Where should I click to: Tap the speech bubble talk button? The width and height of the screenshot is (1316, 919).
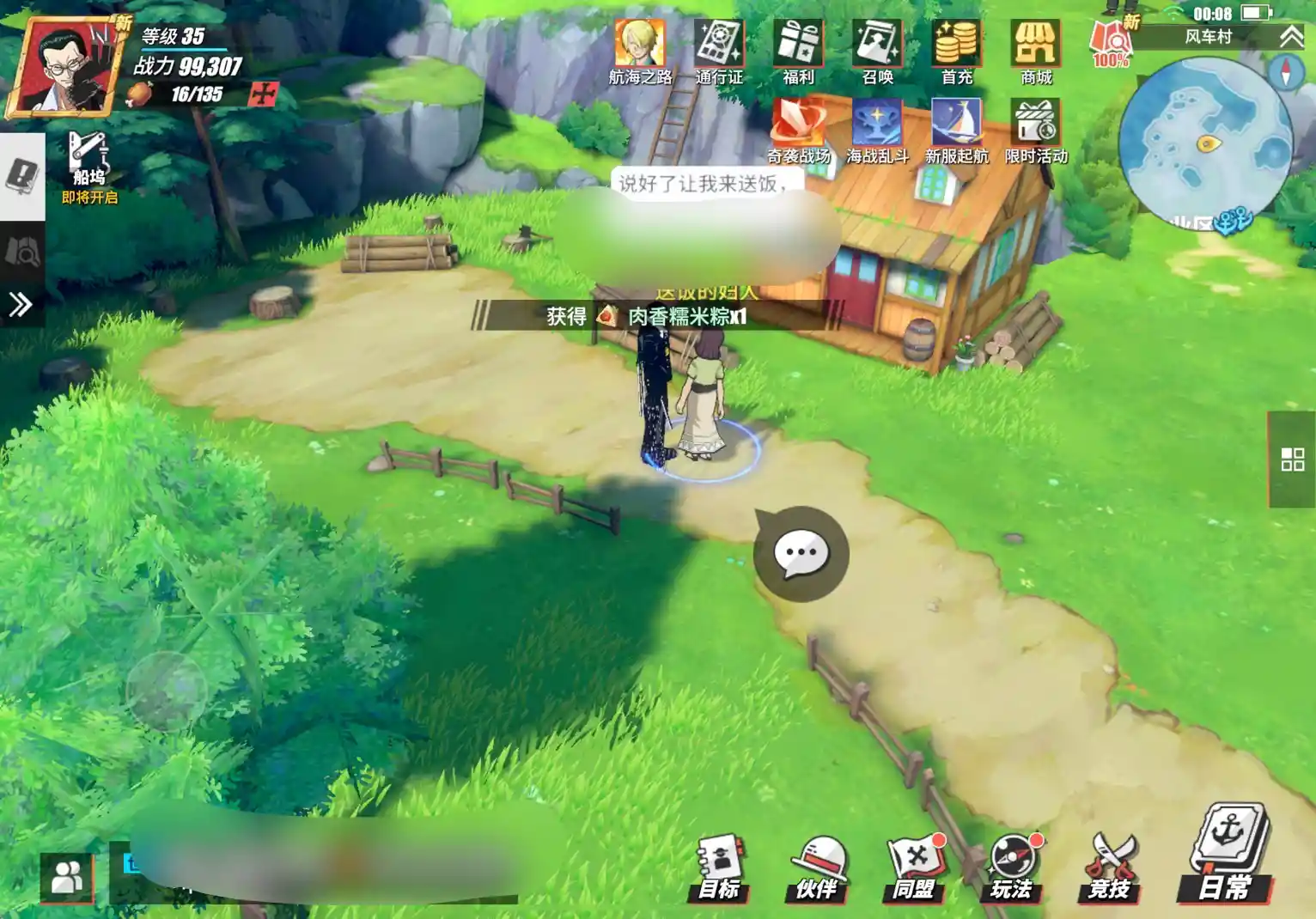pyautogui.click(x=801, y=554)
